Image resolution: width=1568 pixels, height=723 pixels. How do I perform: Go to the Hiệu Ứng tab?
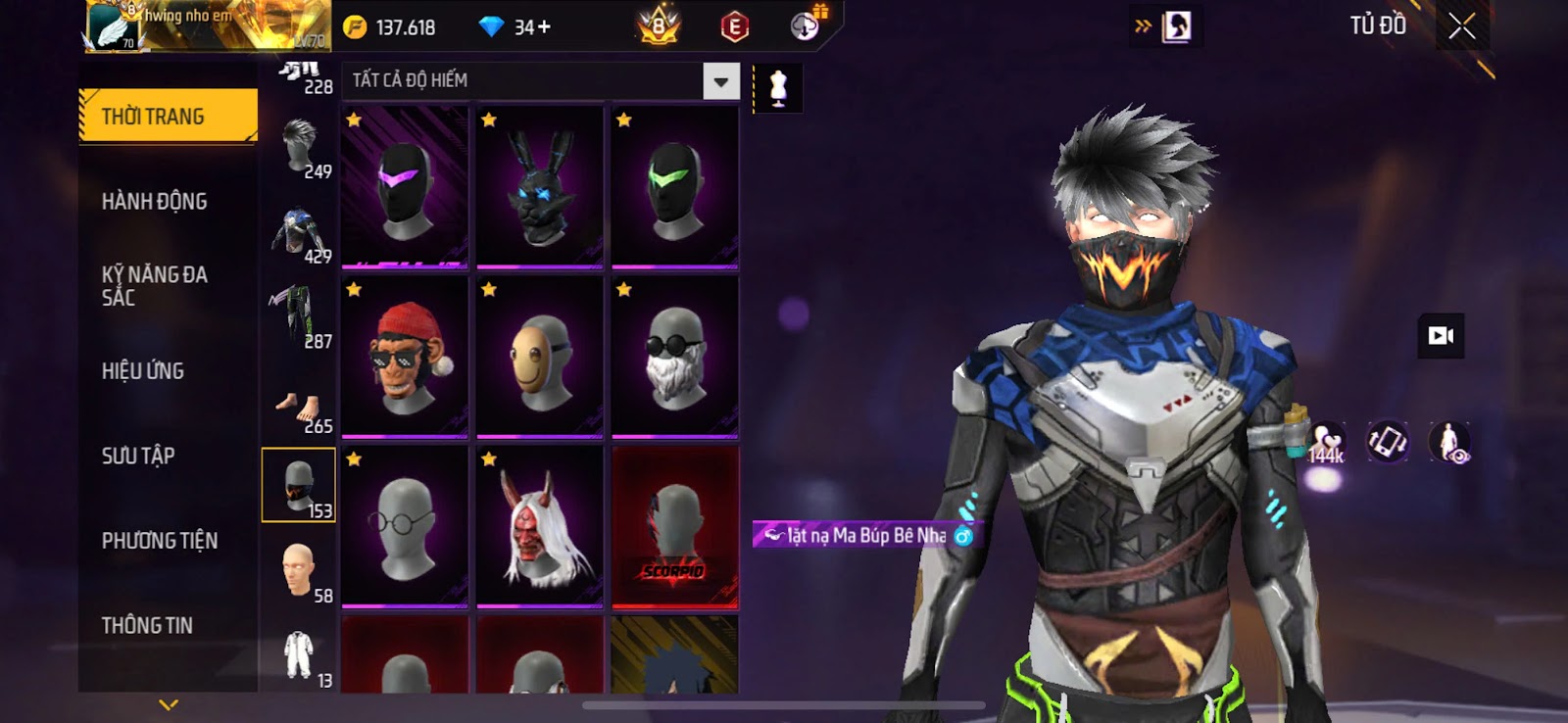click(x=143, y=371)
